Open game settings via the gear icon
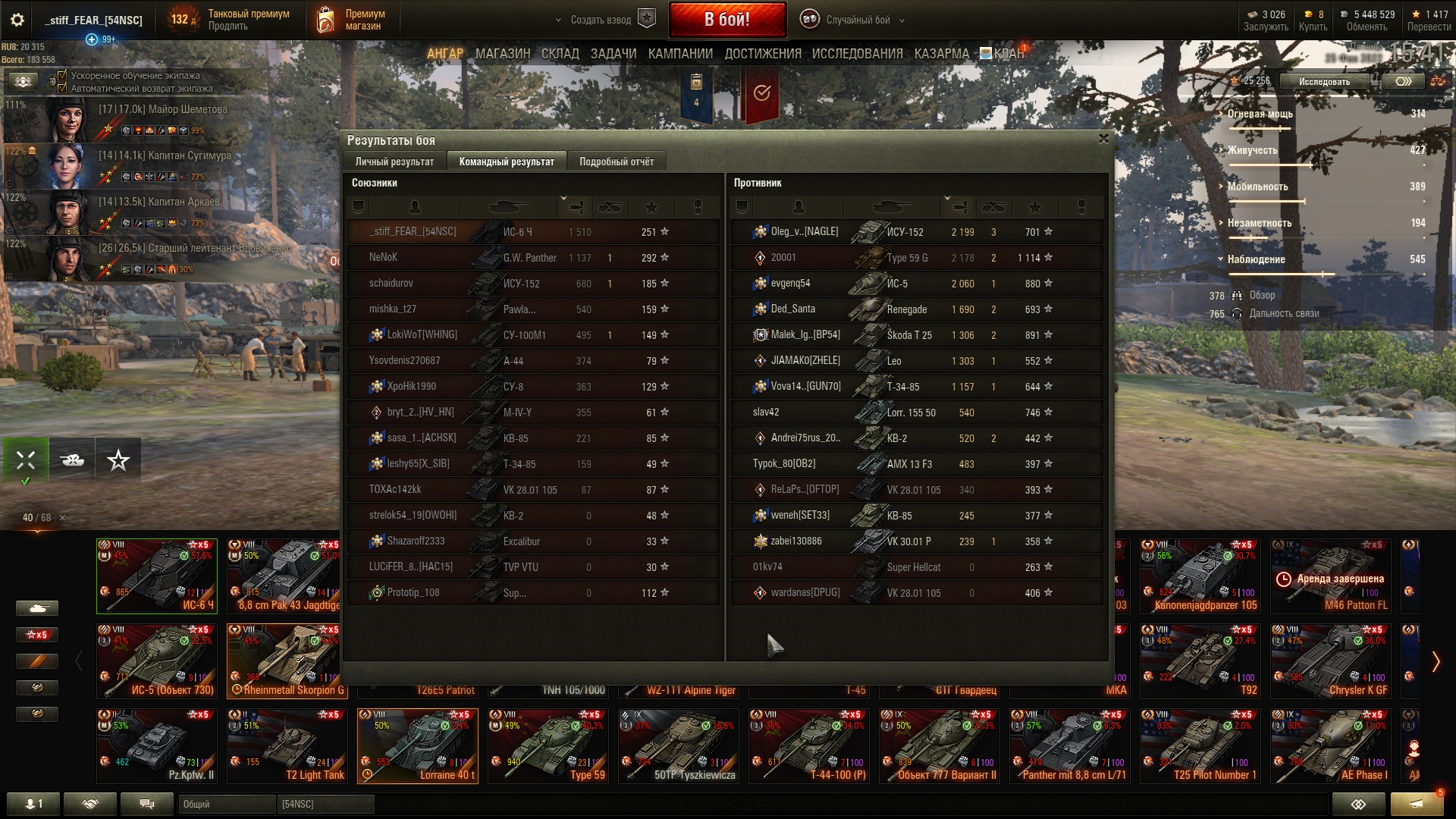Viewport: 1456px width, 819px height. pos(17,20)
